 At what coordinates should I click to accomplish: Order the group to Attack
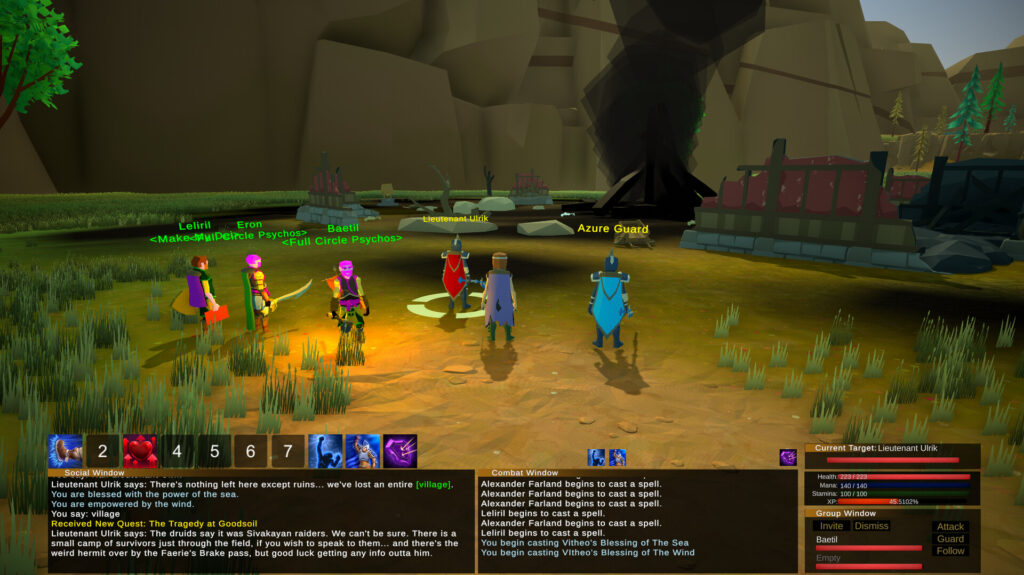point(950,527)
